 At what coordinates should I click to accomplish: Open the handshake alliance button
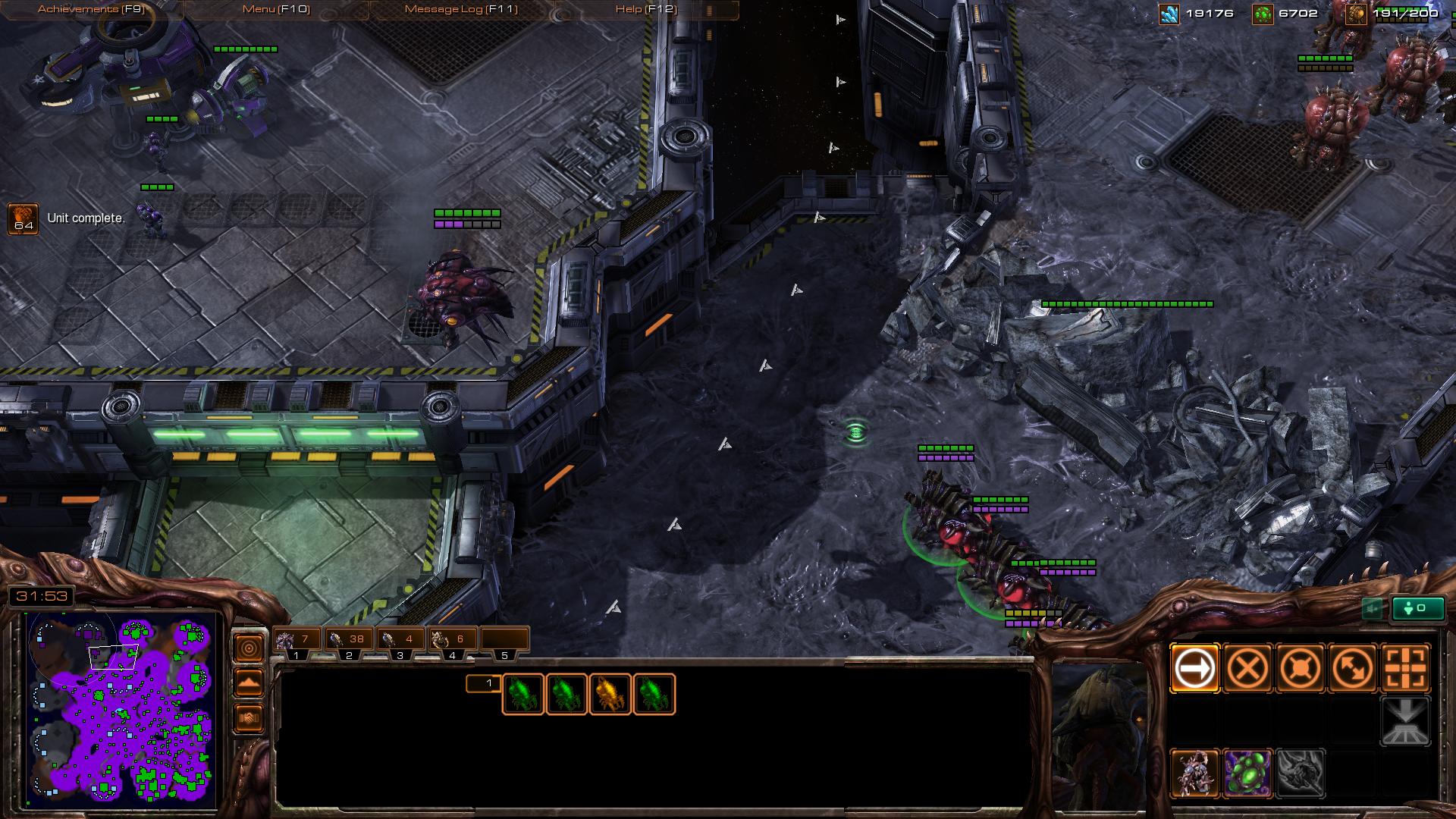(x=249, y=717)
